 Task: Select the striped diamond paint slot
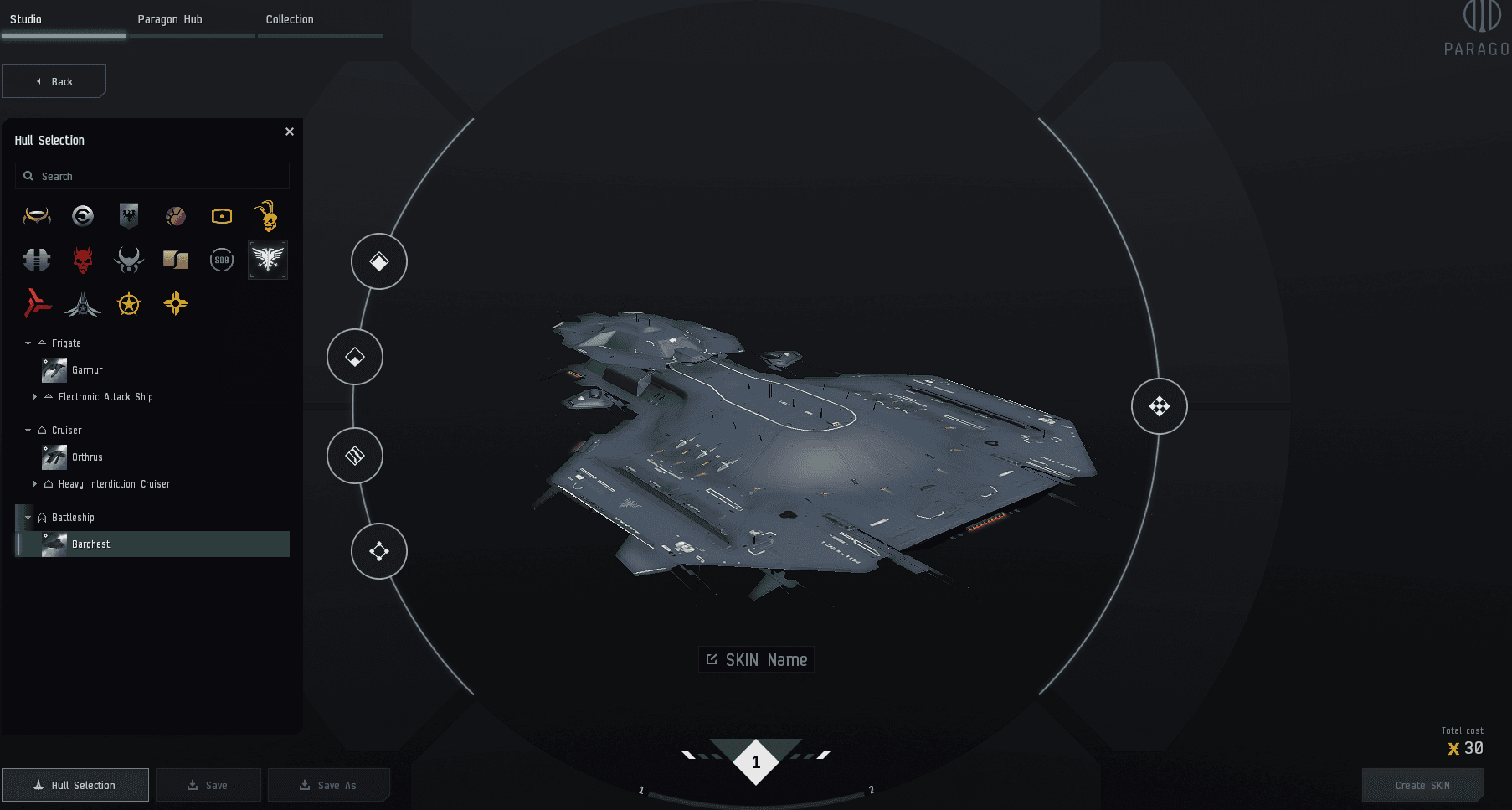[x=355, y=456]
